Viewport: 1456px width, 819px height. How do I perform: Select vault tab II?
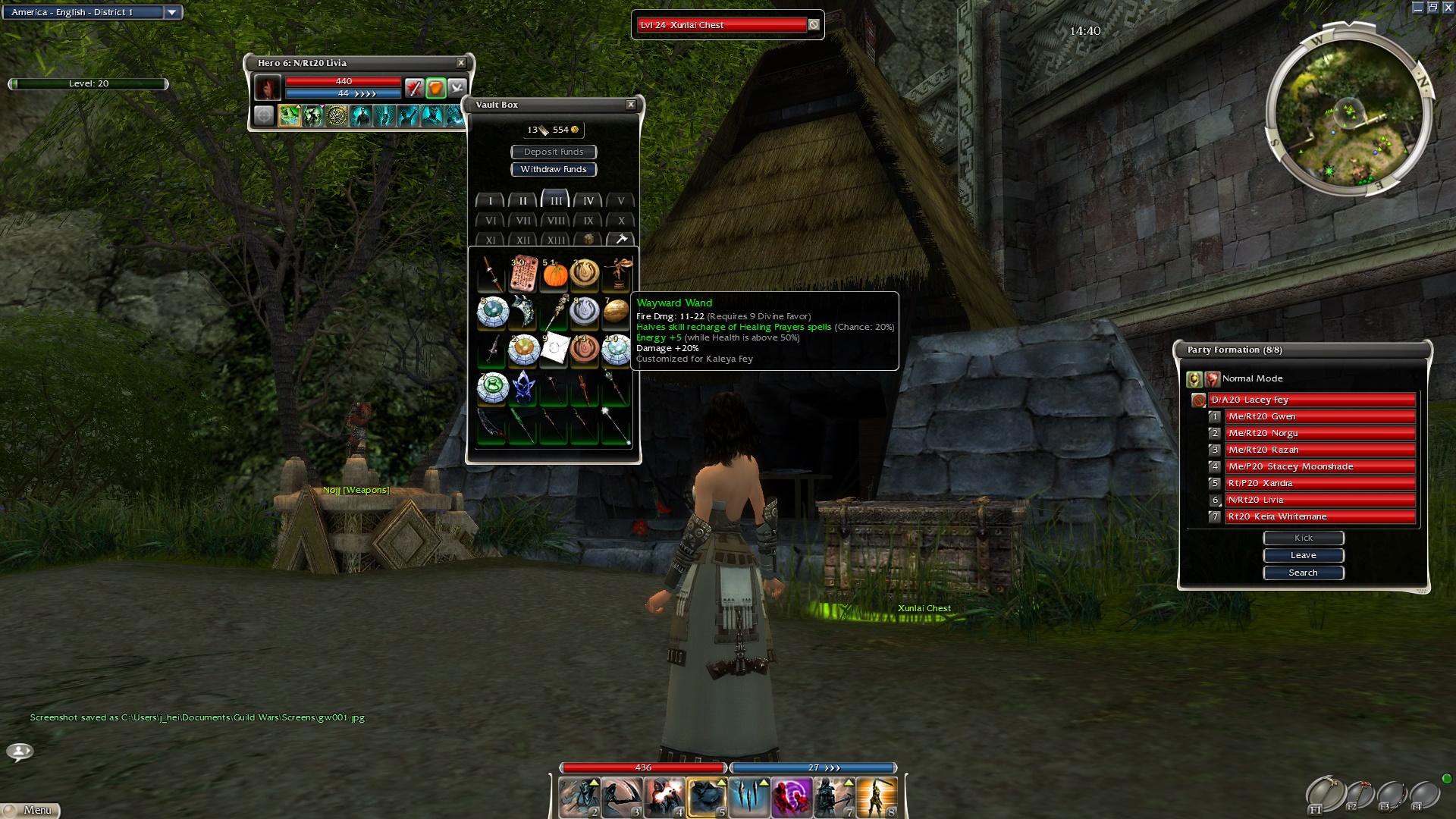[523, 201]
